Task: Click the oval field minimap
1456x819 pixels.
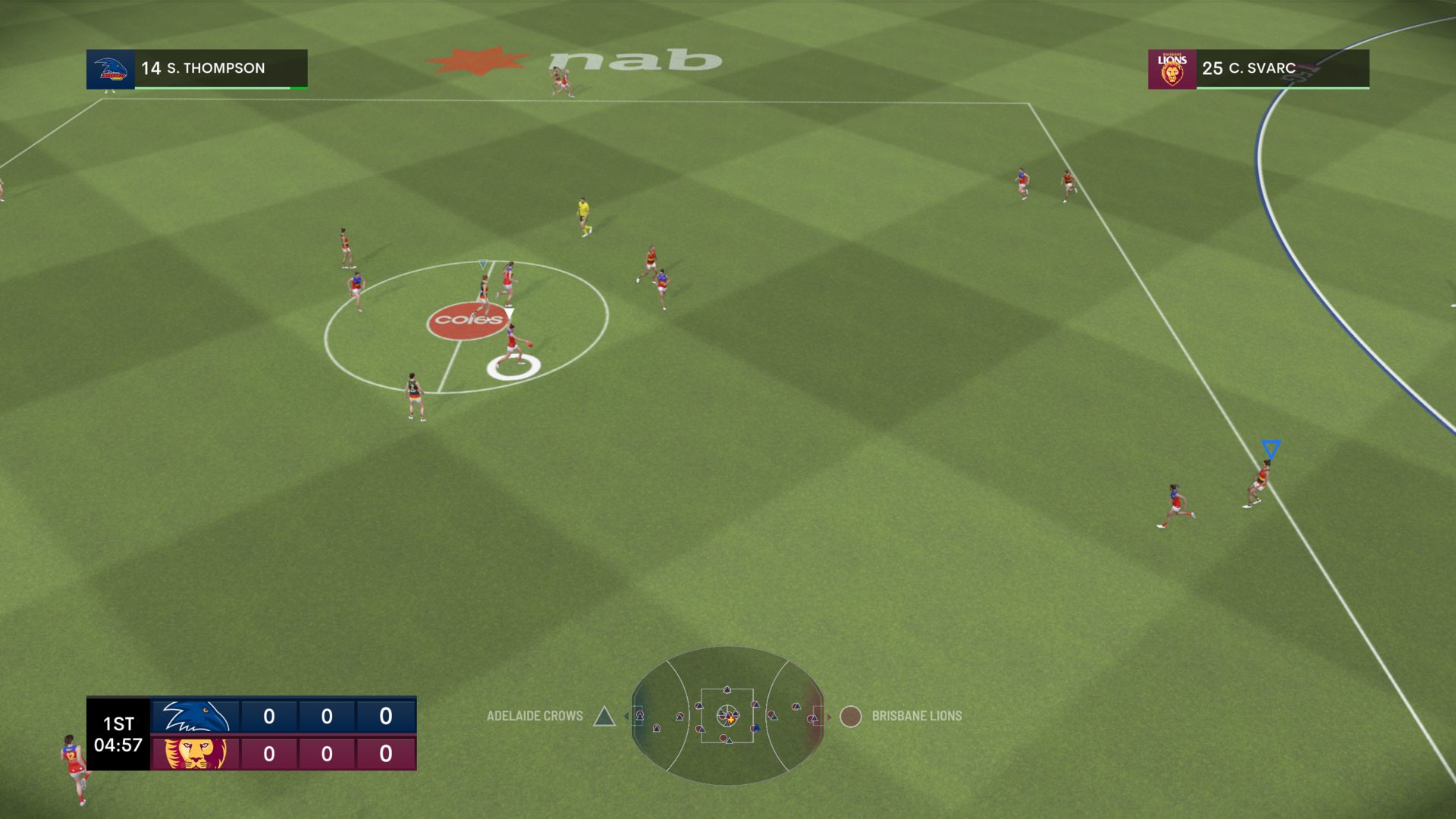Action: pyautogui.click(x=727, y=715)
